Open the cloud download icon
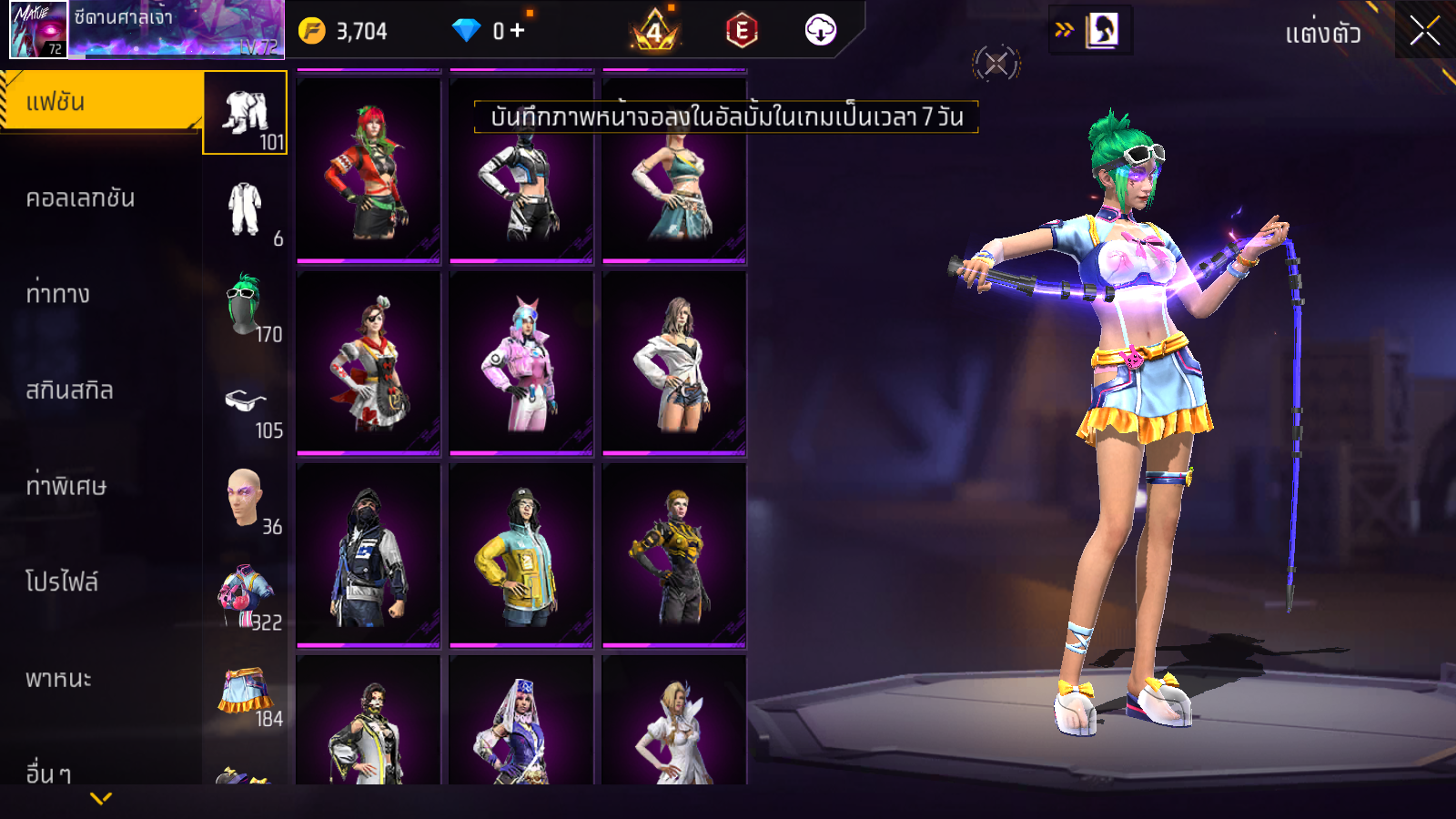The width and height of the screenshot is (1456, 819). coord(820,31)
